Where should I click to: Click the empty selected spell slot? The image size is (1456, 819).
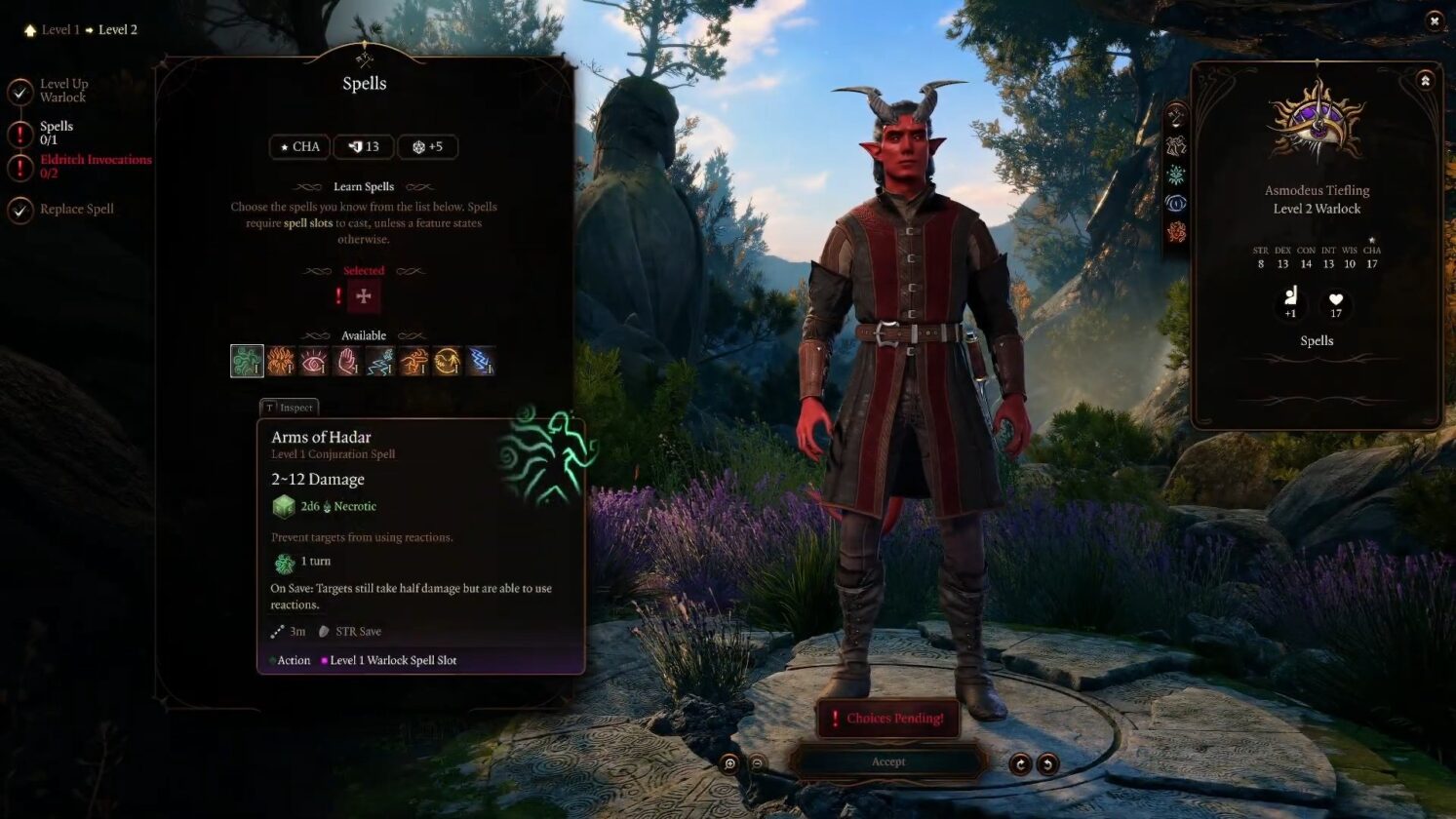364,296
